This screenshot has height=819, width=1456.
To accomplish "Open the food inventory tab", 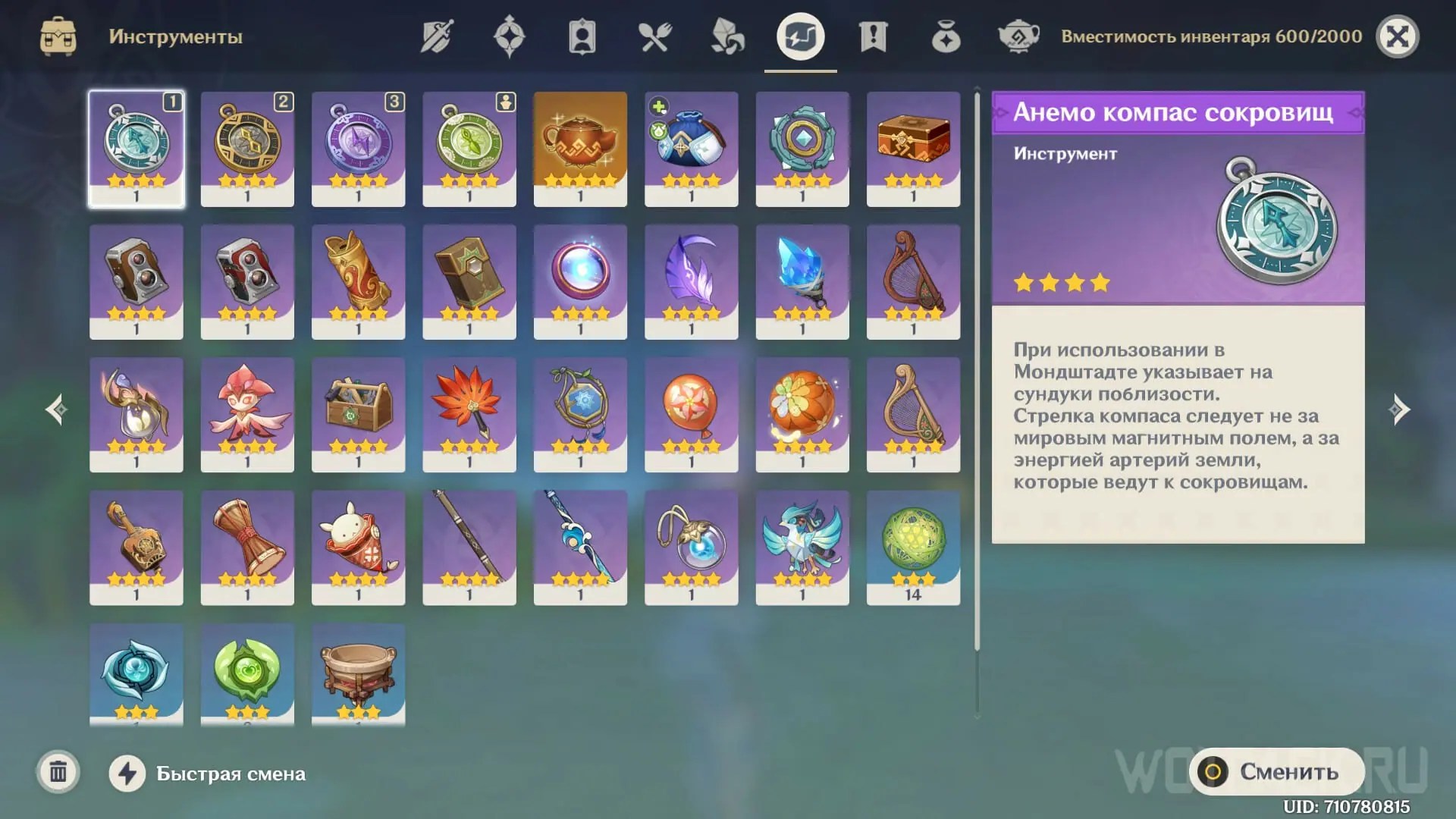I will click(654, 36).
